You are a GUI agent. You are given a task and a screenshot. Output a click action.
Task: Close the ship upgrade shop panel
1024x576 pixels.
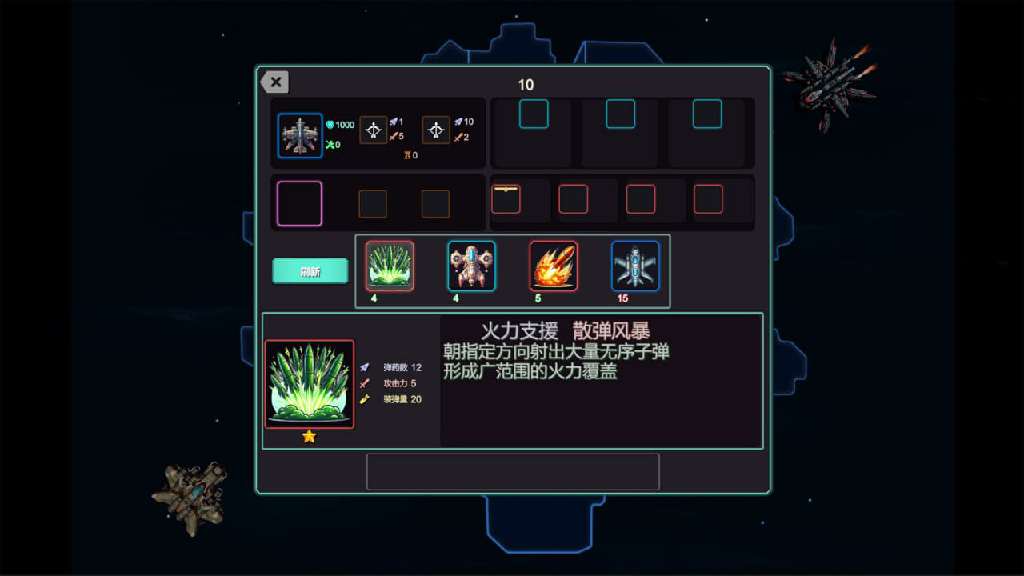point(274,83)
